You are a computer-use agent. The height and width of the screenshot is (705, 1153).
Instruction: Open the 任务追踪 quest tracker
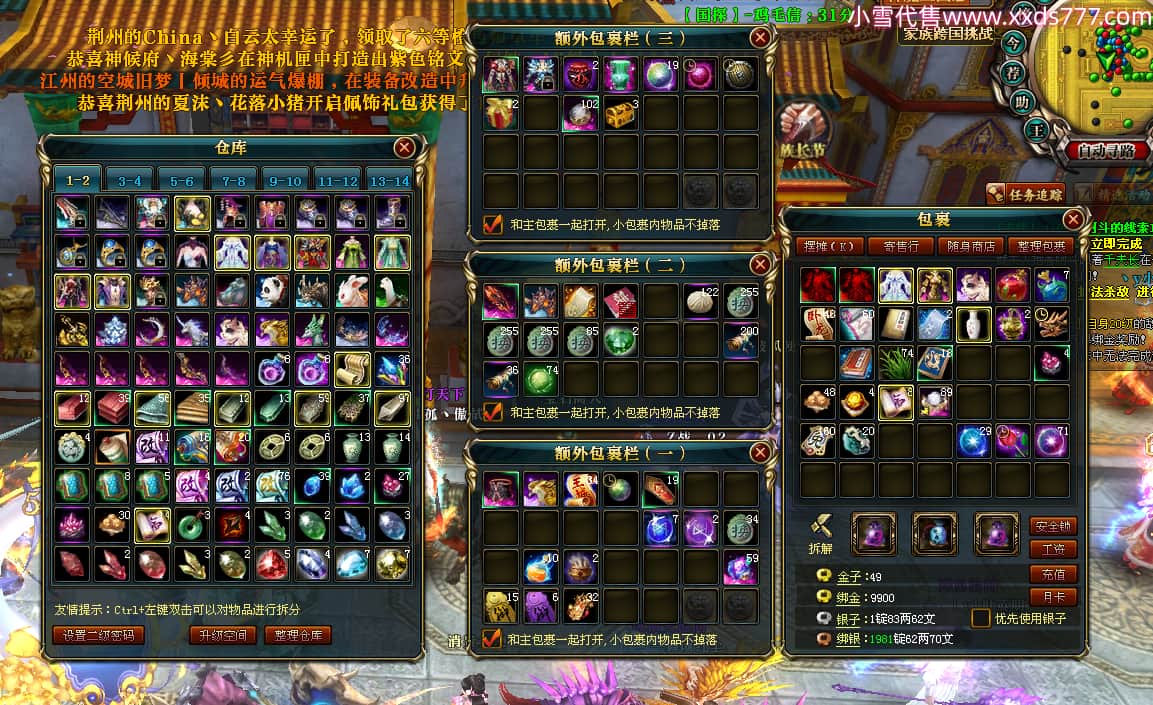click(1026, 195)
